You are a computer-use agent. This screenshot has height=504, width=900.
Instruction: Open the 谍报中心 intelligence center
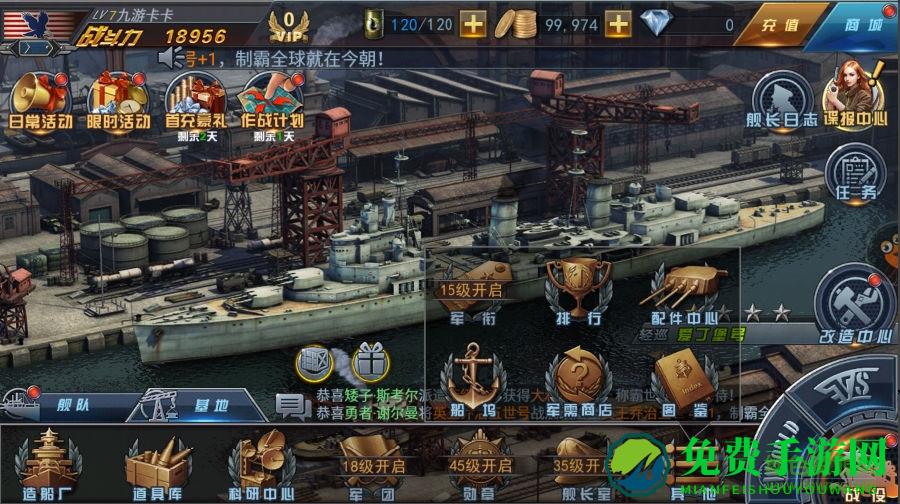point(857,94)
